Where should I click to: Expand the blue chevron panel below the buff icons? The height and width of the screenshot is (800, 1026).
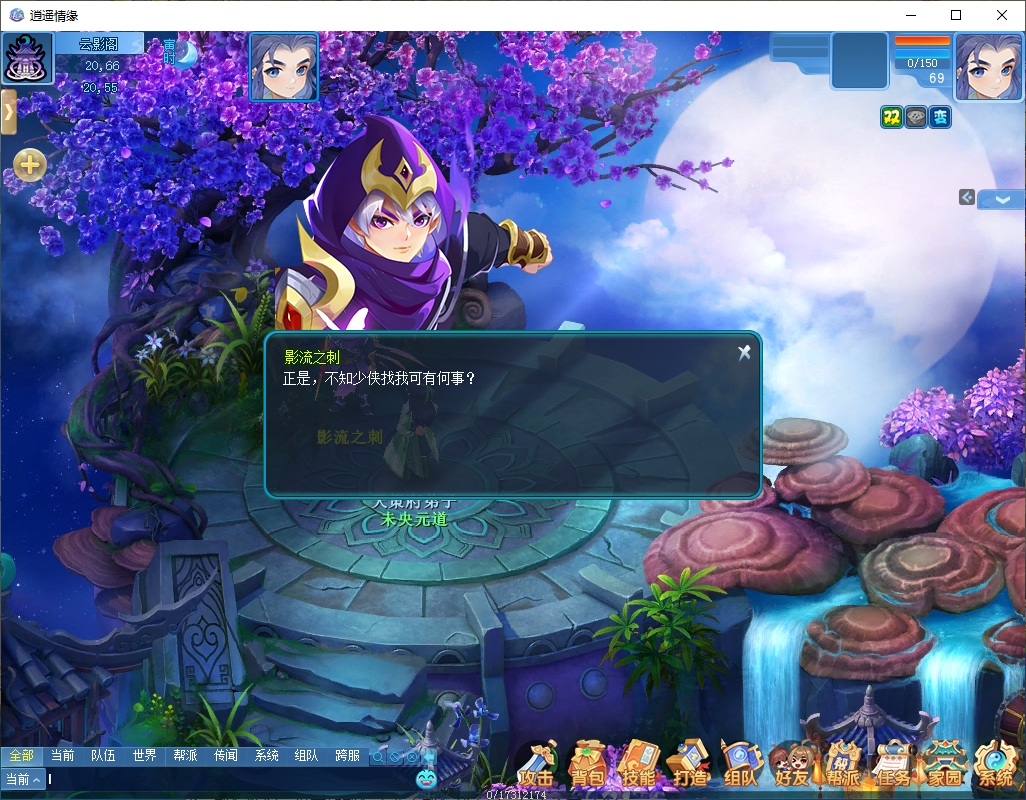1000,199
